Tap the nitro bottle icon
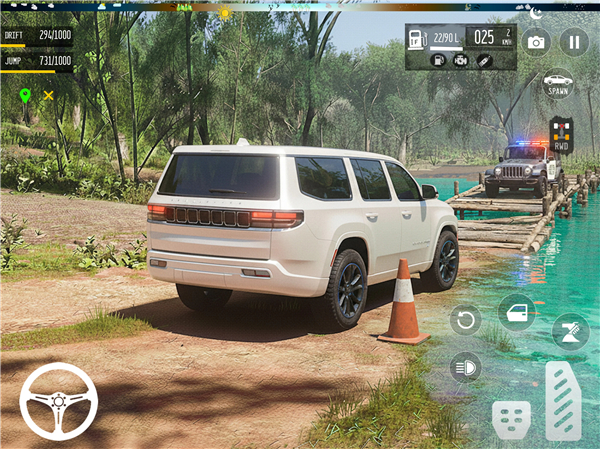The width and height of the screenshot is (600, 449). (484, 60)
